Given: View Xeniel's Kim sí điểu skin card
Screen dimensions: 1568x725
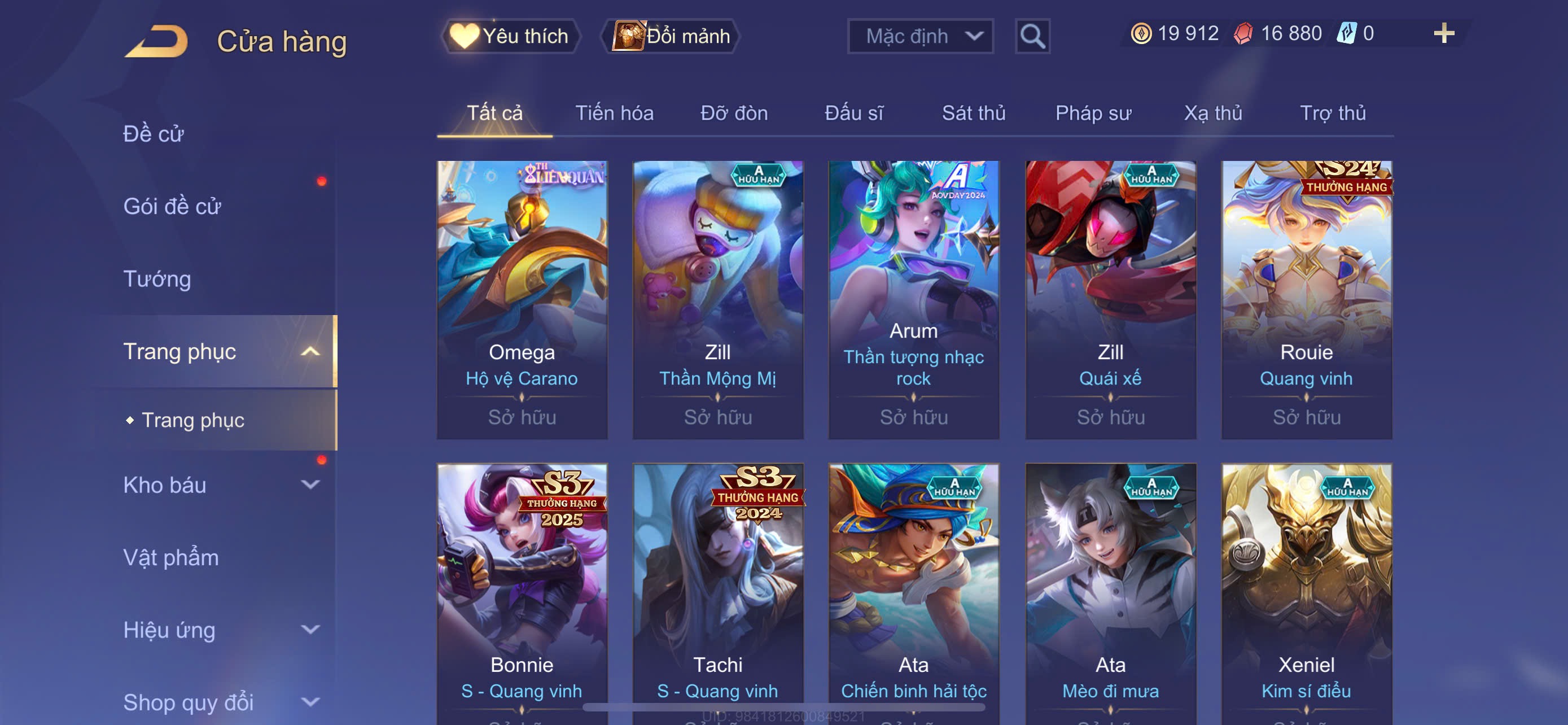Looking at the screenshot, I should coord(1306,591).
